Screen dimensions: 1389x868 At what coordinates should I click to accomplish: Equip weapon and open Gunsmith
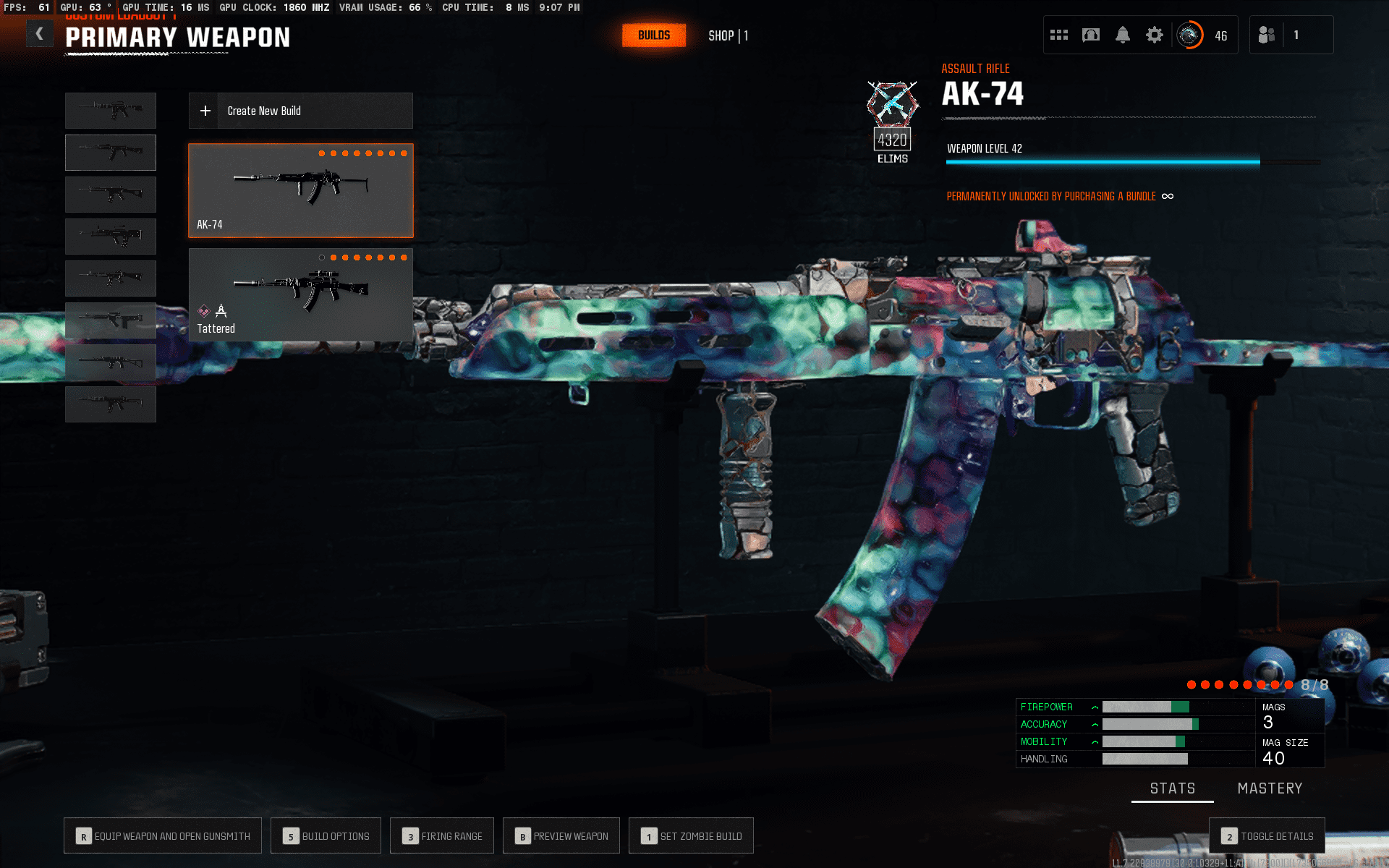click(x=163, y=836)
